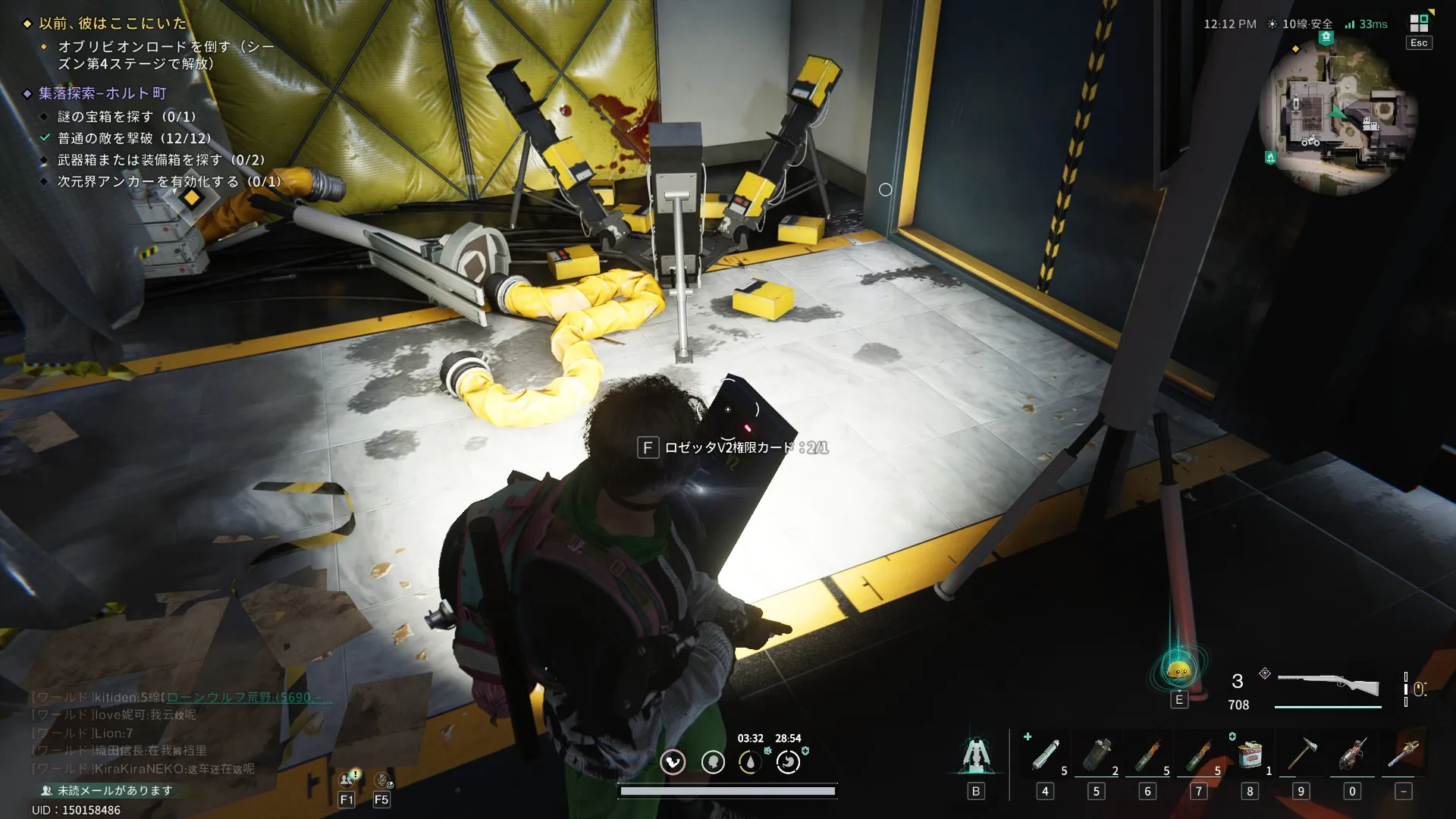This screenshot has height=819, width=1456.
Task: Activate the yellow blob deviation ability
Action: (1178, 670)
